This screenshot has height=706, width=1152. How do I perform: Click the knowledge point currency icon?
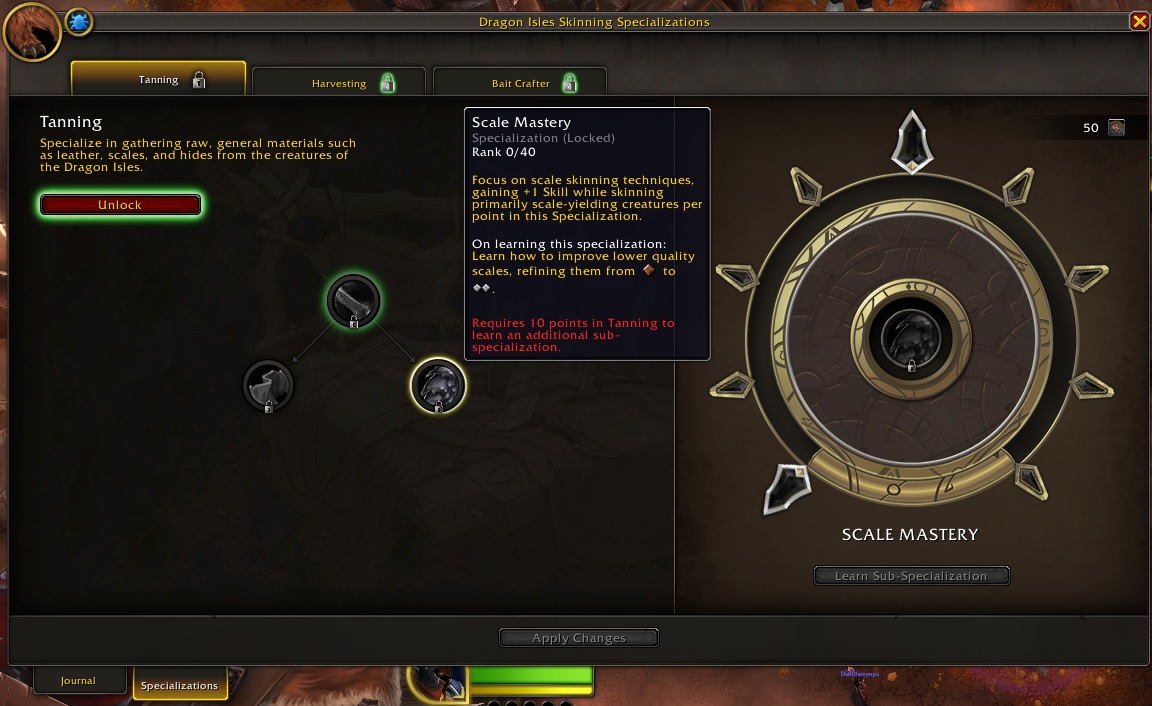pyautogui.click(x=1116, y=128)
